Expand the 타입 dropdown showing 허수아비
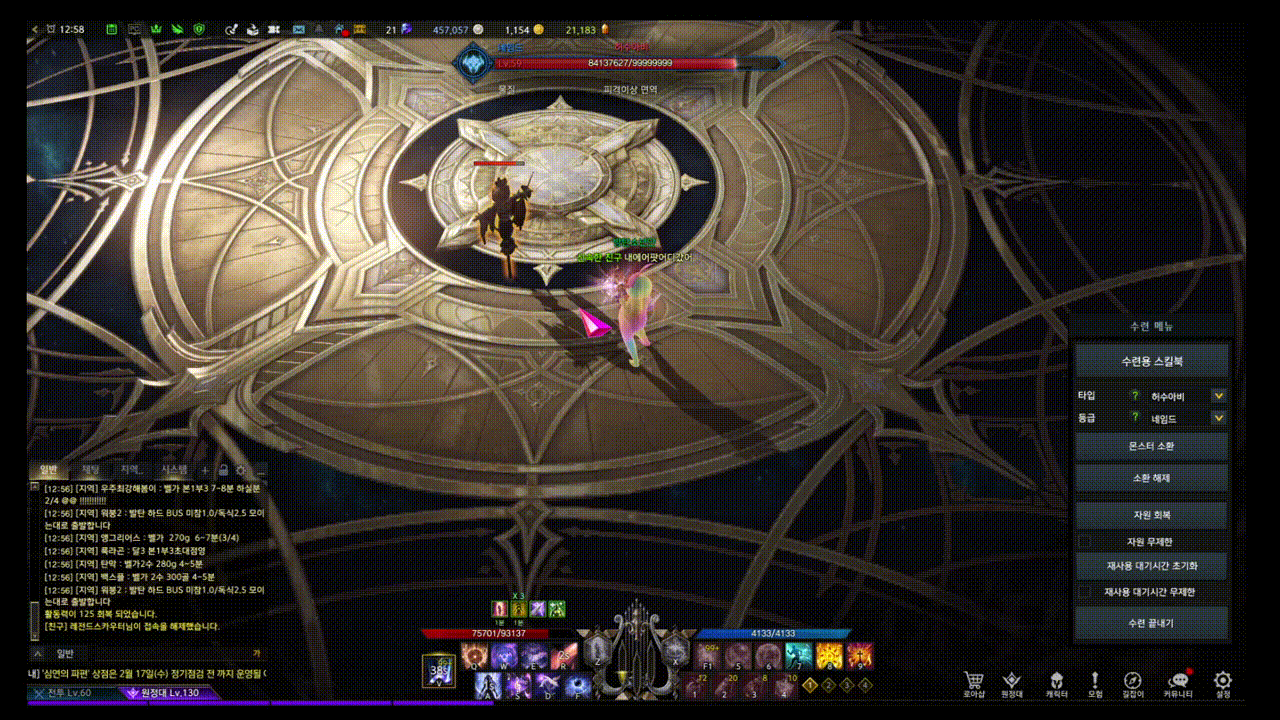 click(1218, 396)
